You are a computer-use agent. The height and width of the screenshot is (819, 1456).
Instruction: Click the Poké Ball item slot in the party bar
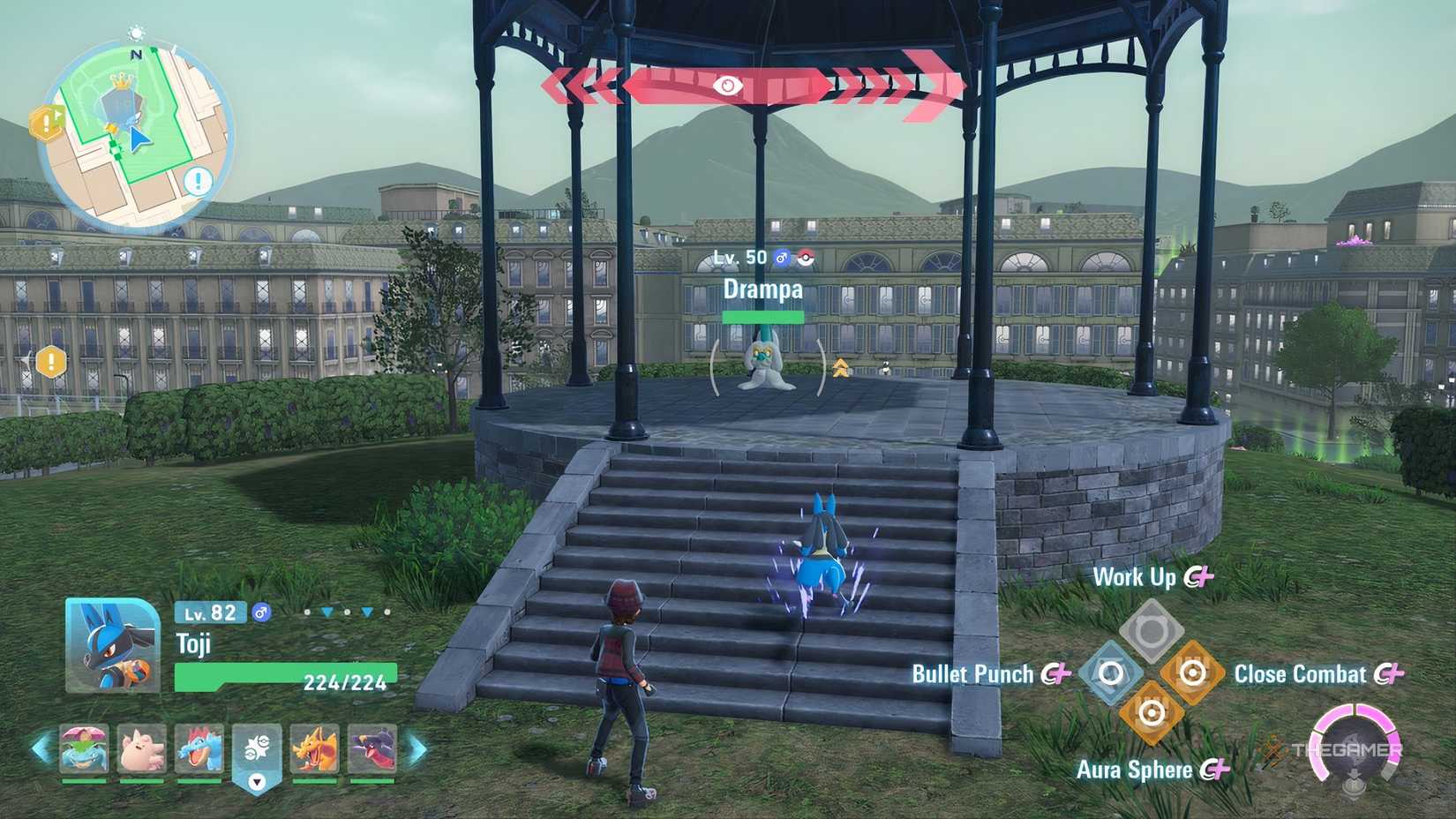tap(255, 748)
